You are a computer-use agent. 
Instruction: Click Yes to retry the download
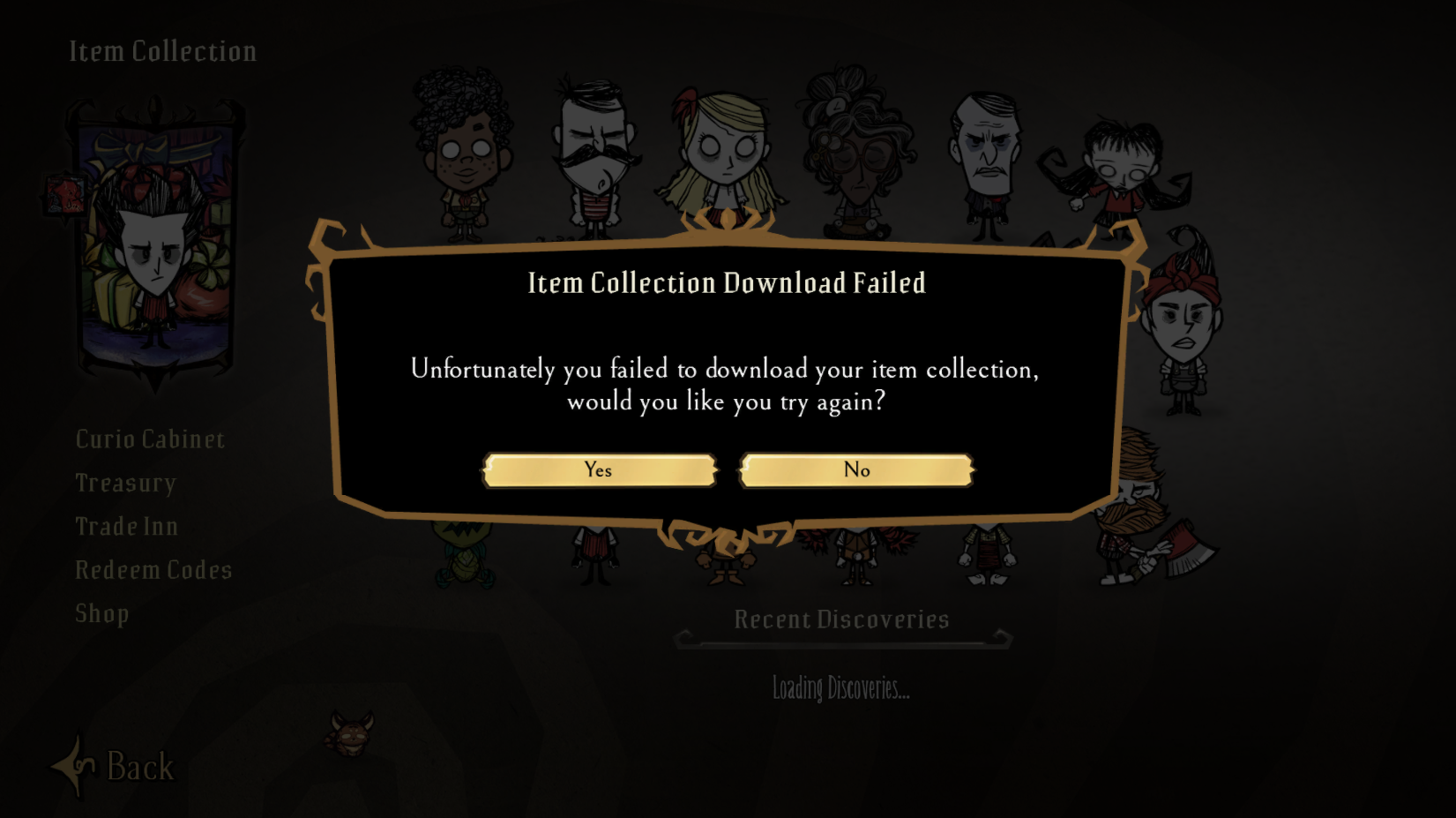598,469
